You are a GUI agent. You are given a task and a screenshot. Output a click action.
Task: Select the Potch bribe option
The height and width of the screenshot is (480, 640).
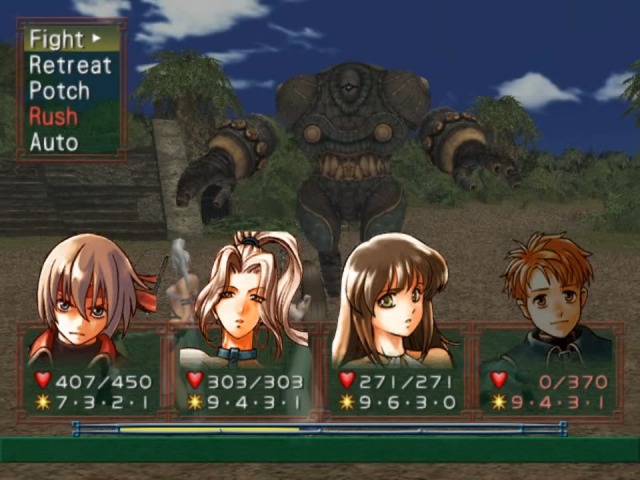[59, 91]
